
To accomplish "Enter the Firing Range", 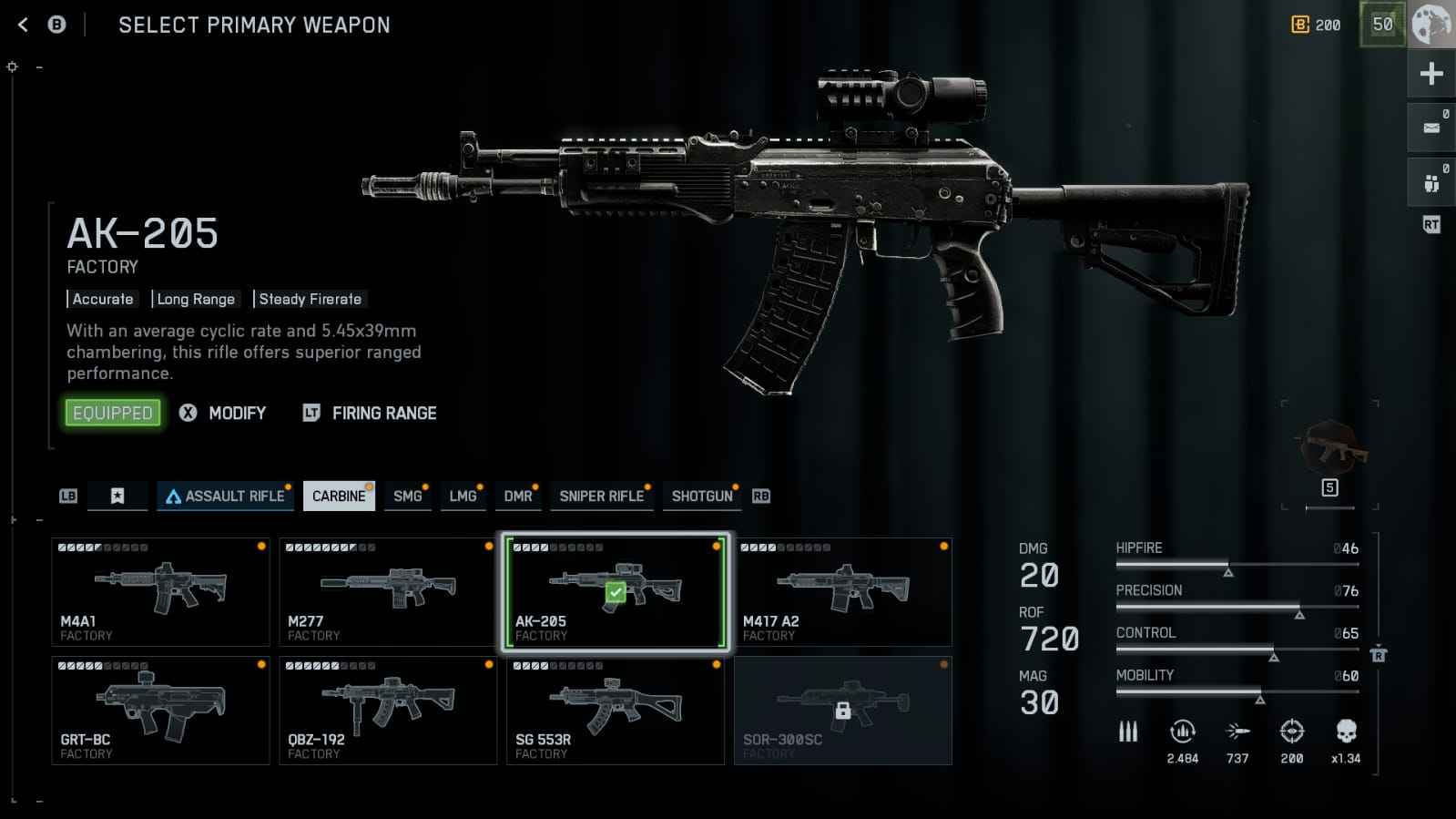I will tap(371, 414).
